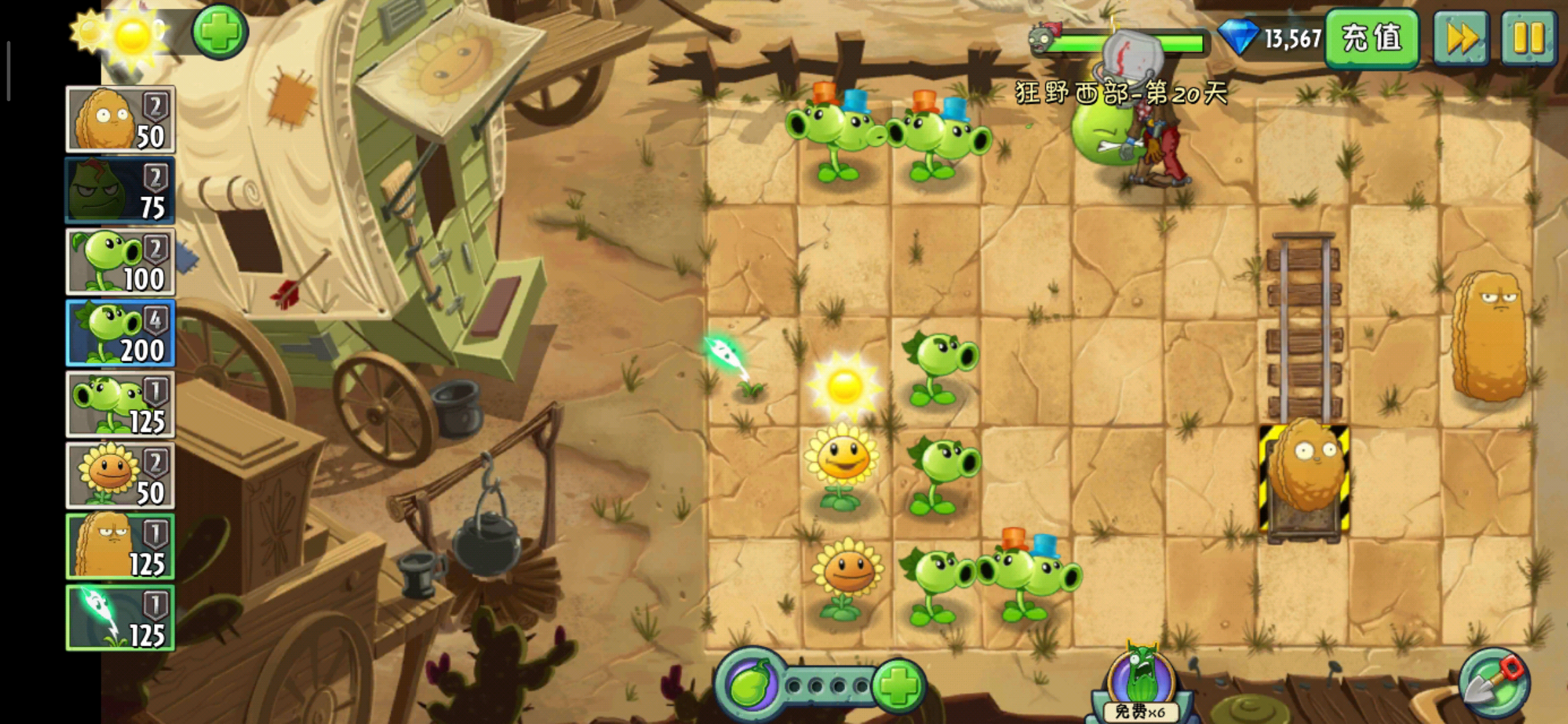Screen dimensions: 1568x724
Task: Buy more Plant Food with the plus button
Action: click(x=898, y=685)
